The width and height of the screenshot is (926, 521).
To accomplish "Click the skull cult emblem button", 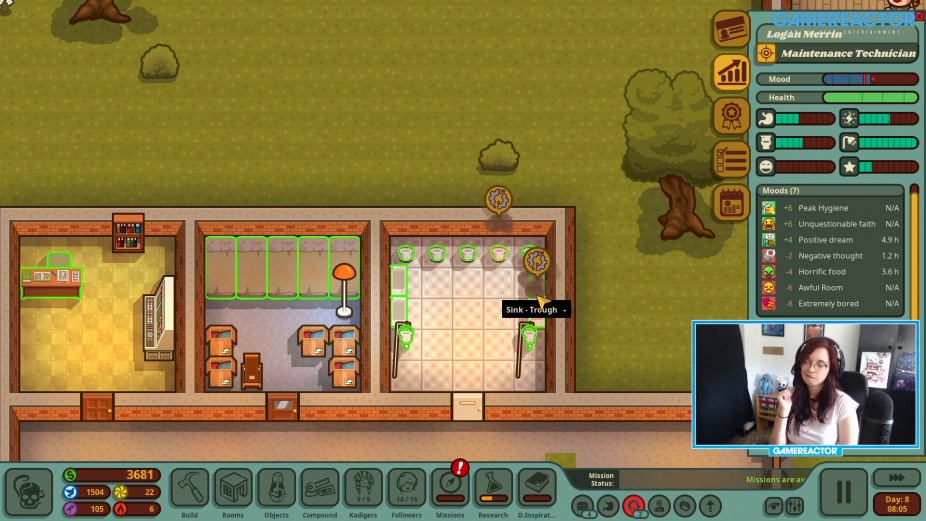I will [x=29, y=491].
